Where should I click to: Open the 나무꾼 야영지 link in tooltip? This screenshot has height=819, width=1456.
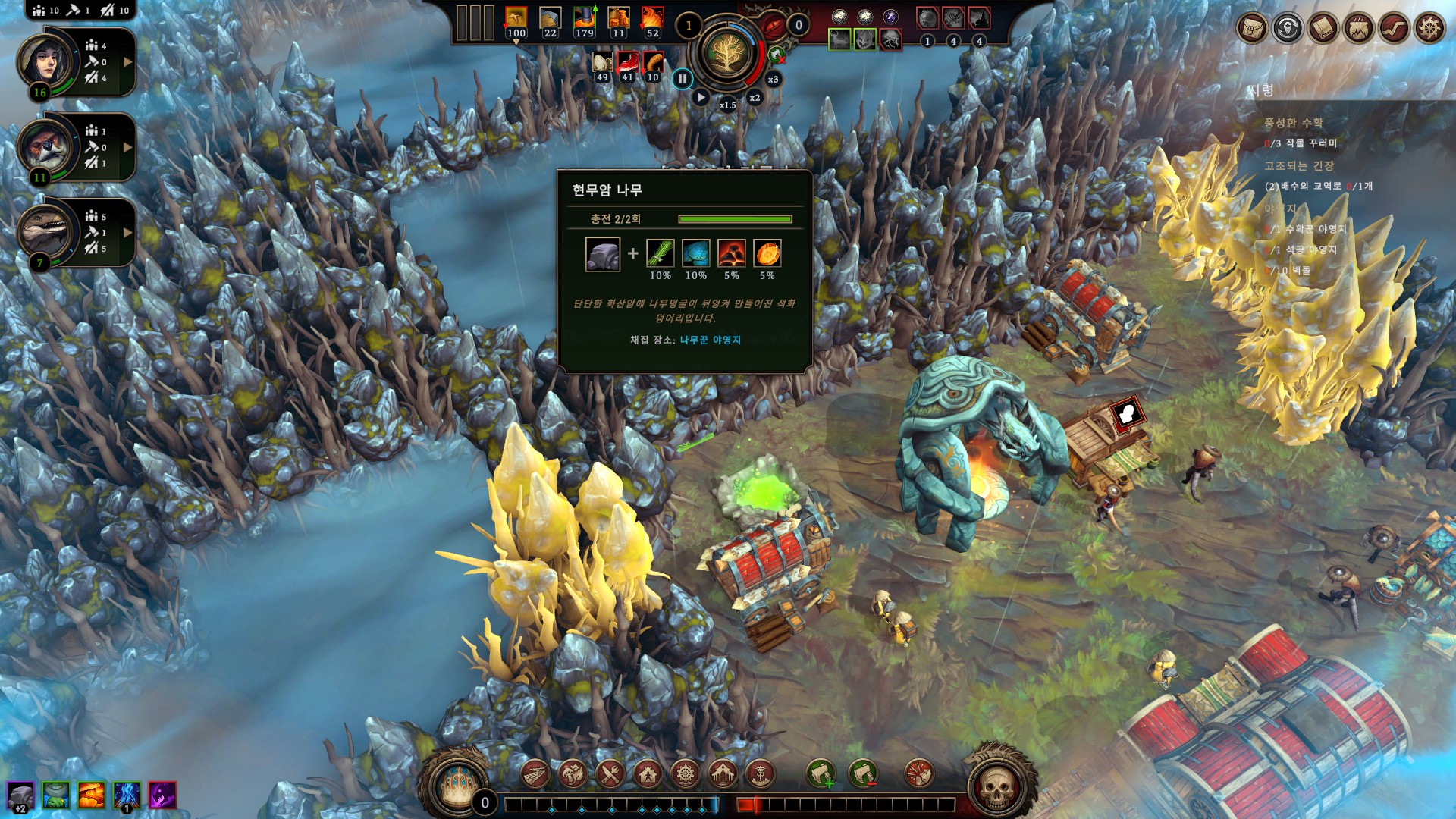[x=710, y=340]
